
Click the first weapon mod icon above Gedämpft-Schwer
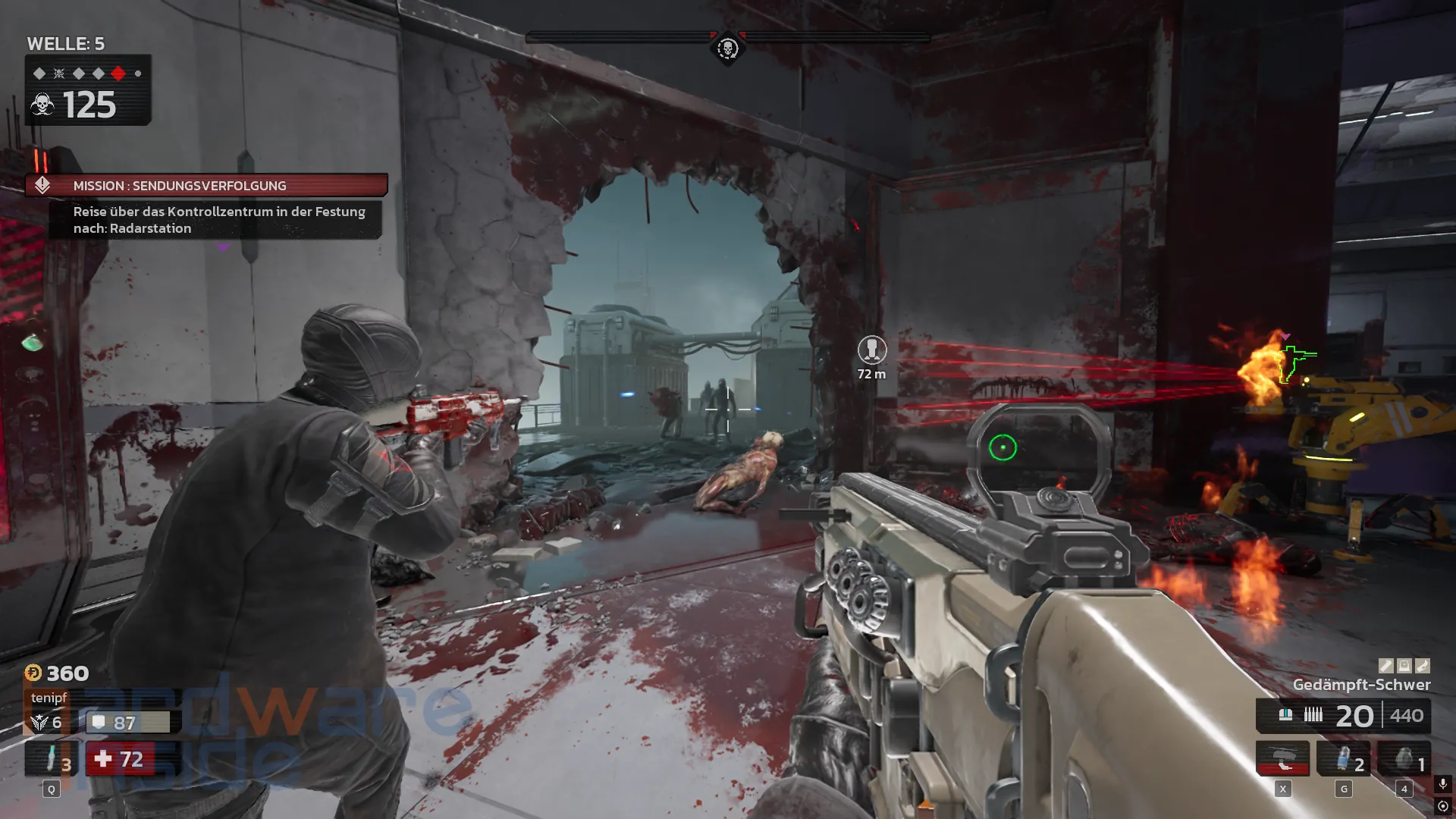1385,665
